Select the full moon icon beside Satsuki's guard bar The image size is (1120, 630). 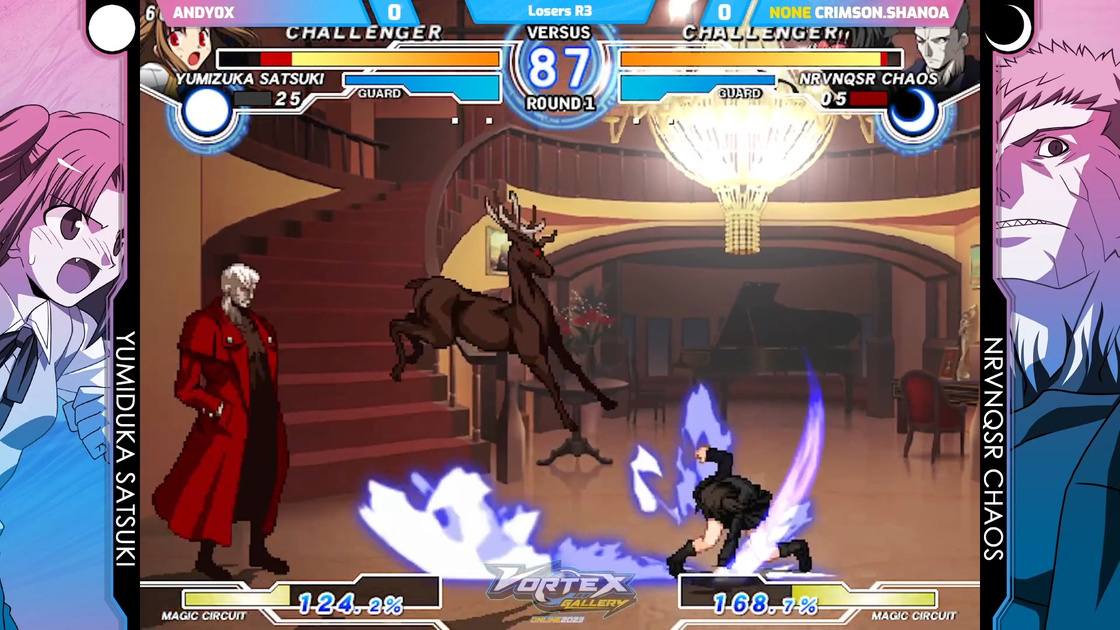(x=207, y=113)
